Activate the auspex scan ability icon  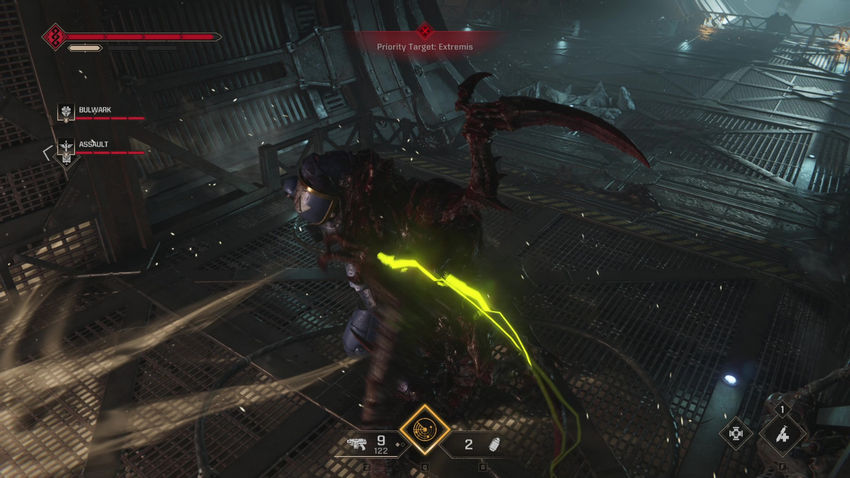(424, 429)
